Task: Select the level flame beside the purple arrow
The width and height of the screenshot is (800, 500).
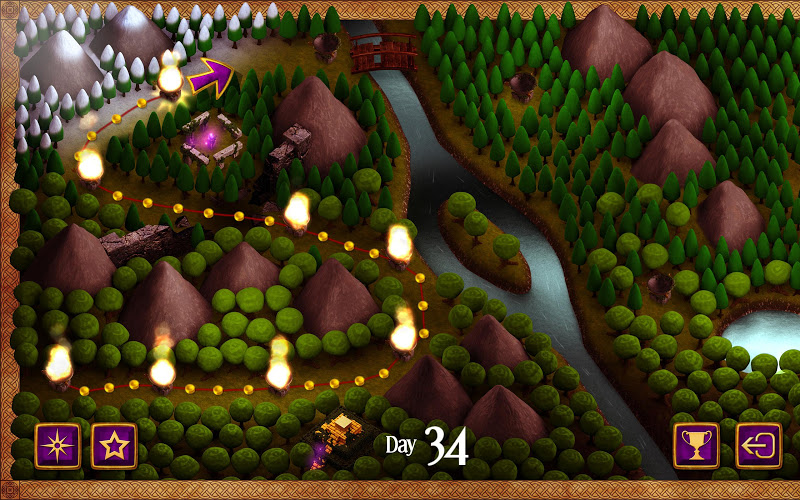Action: pyautogui.click(x=171, y=78)
